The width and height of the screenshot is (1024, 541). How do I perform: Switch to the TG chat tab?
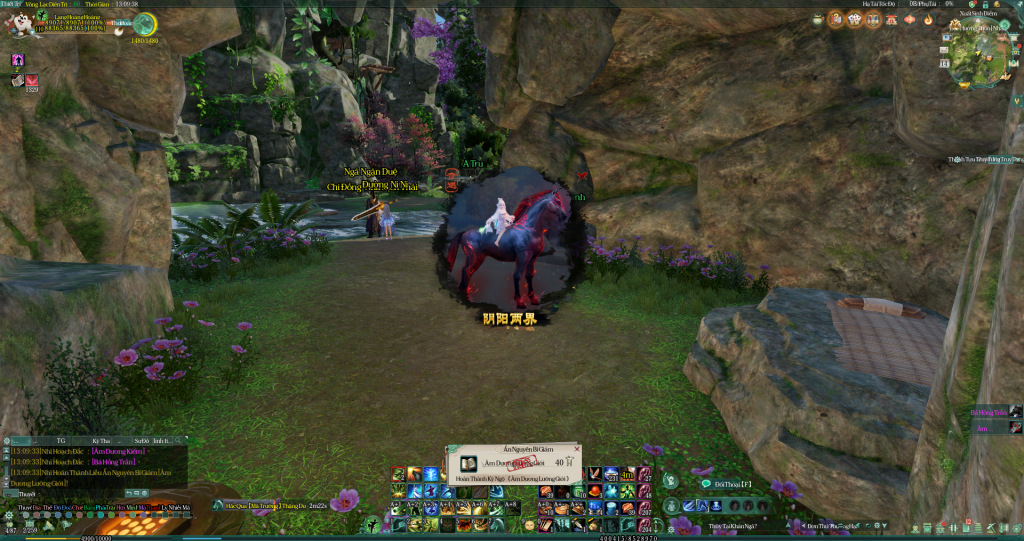(61, 440)
